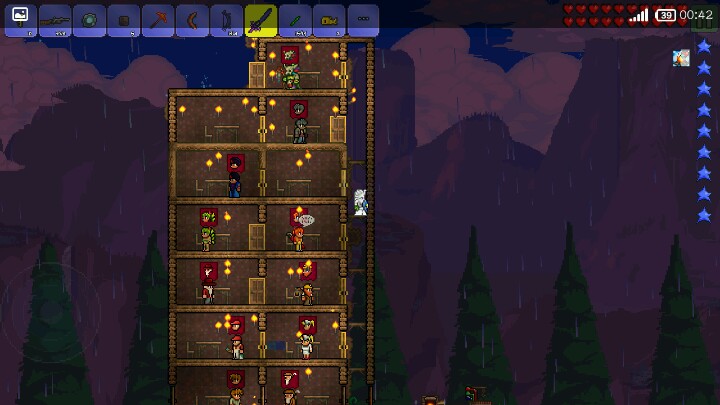Select the yellow fish item slot
Screen dimensions: 720x405
tap(329, 20)
